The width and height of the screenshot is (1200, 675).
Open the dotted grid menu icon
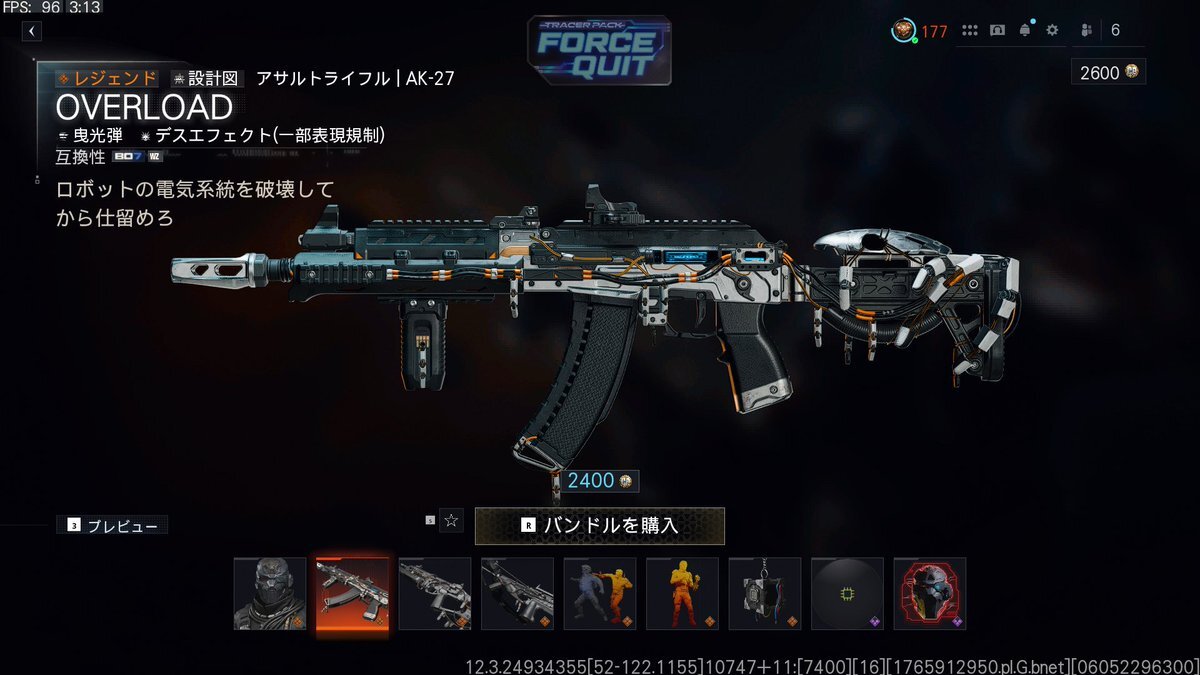click(969, 31)
